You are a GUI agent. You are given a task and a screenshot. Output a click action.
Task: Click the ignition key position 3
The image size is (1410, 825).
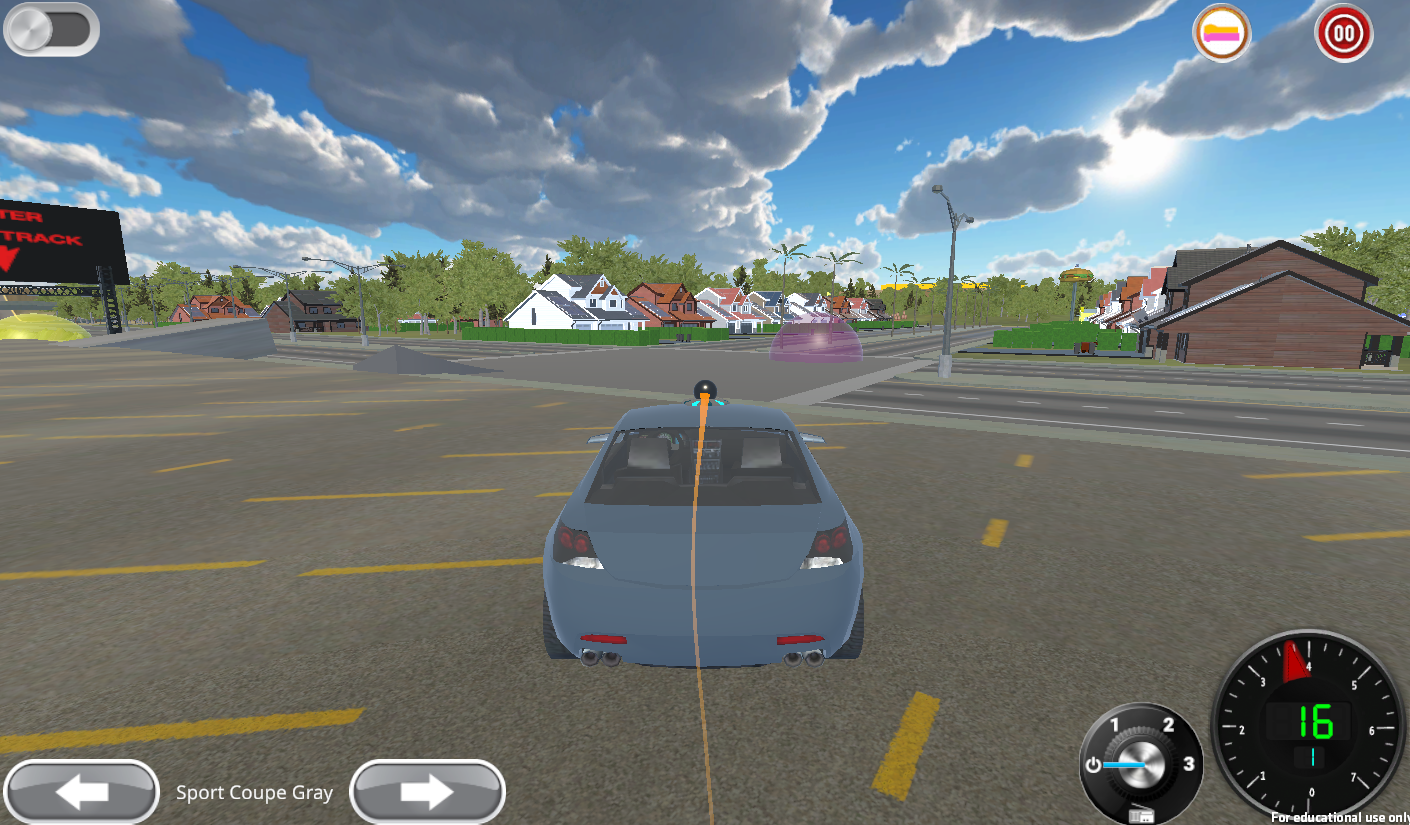point(1188,763)
